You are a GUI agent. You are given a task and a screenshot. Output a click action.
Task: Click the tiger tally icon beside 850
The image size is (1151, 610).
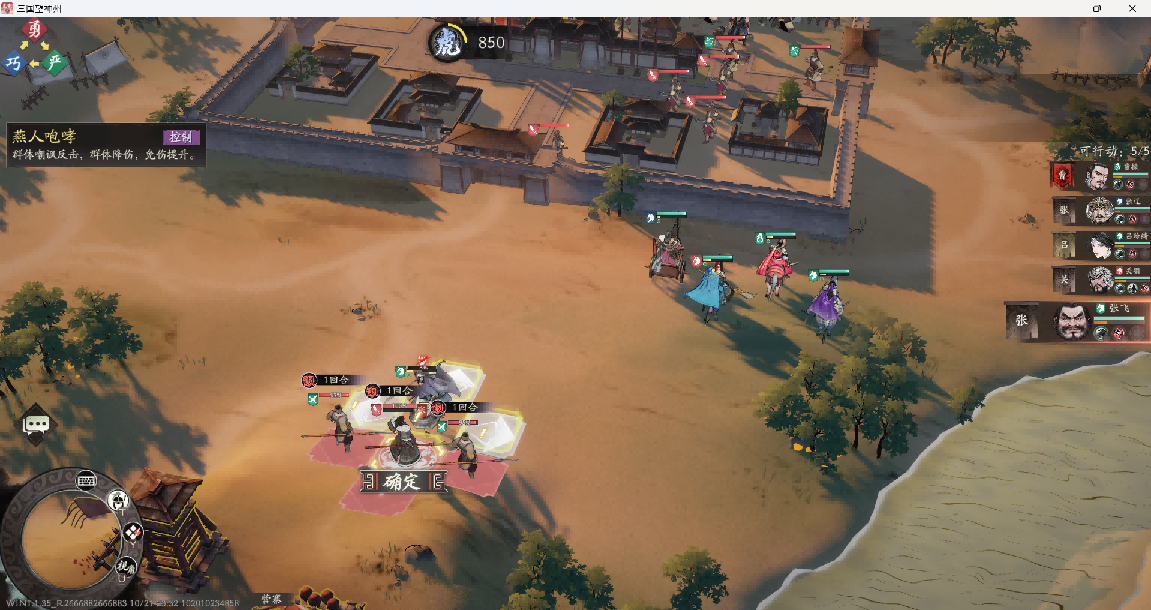tap(447, 43)
